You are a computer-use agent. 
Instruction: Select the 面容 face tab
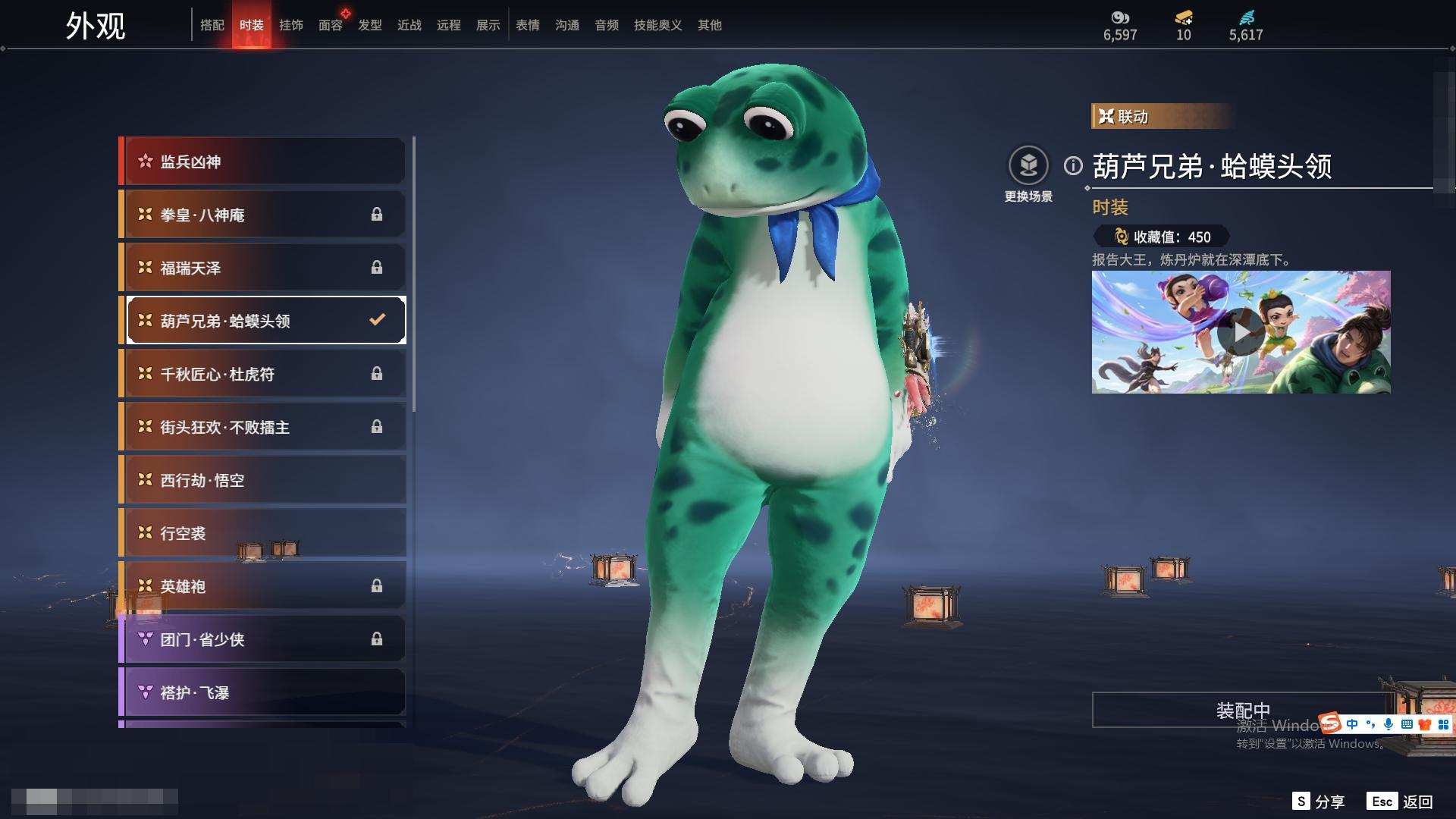tap(331, 25)
